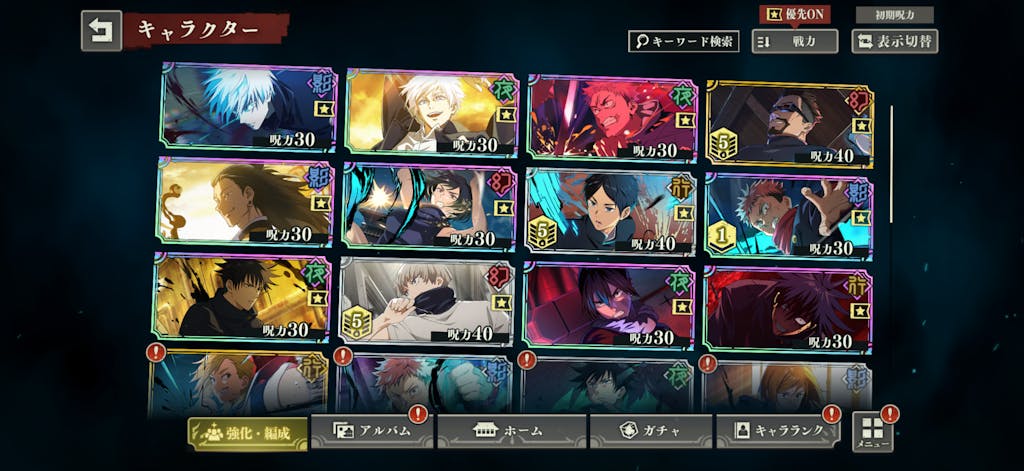
Task: Change sort order with the 戦力 button
Action: (794, 41)
